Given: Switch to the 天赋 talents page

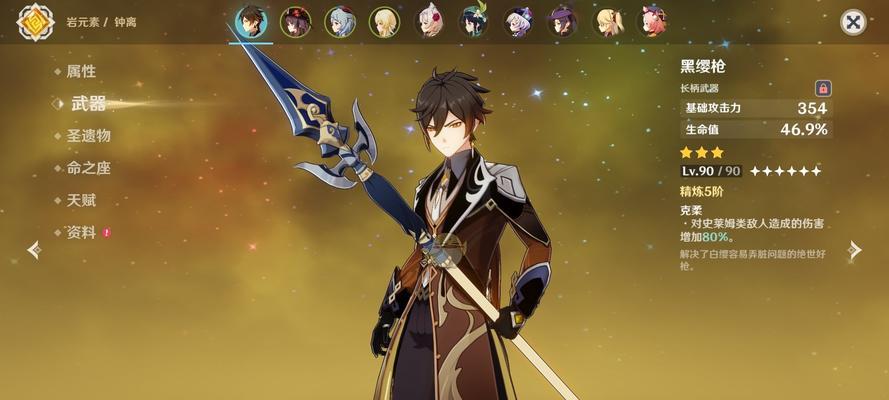Looking at the screenshot, I should 81,200.
